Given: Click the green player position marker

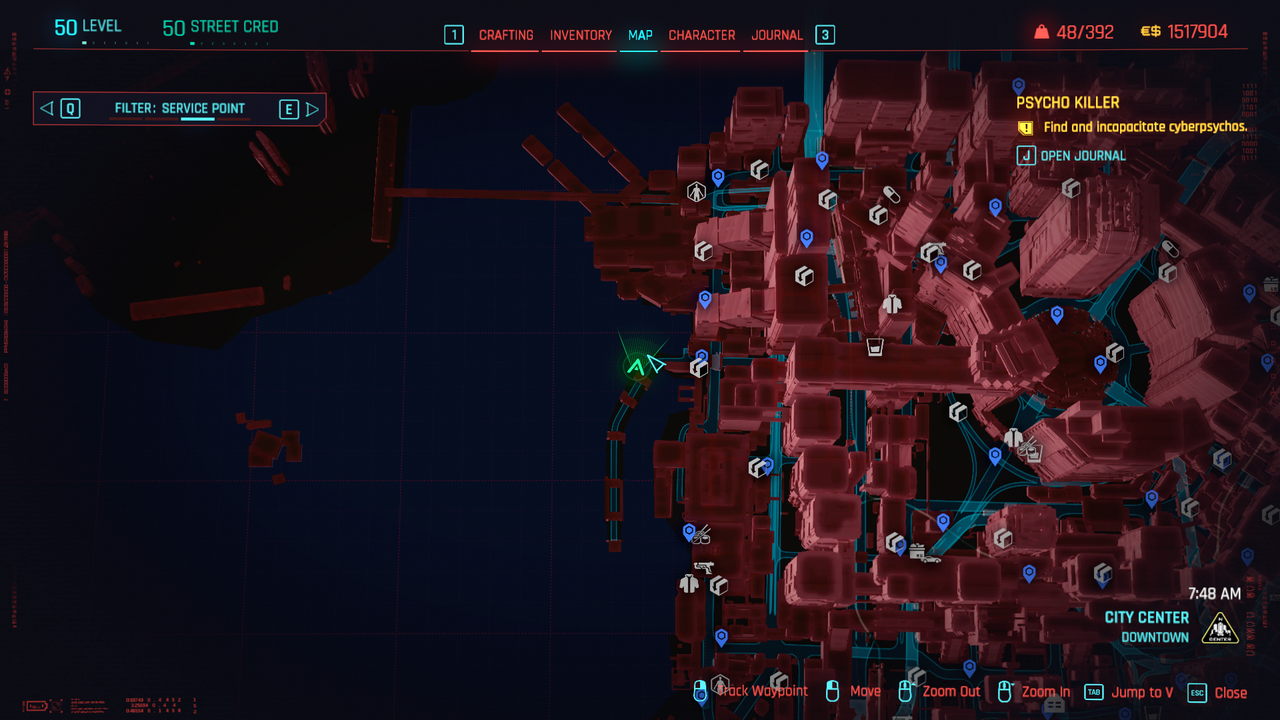Looking at the screenshot, I should coord(635,367).
